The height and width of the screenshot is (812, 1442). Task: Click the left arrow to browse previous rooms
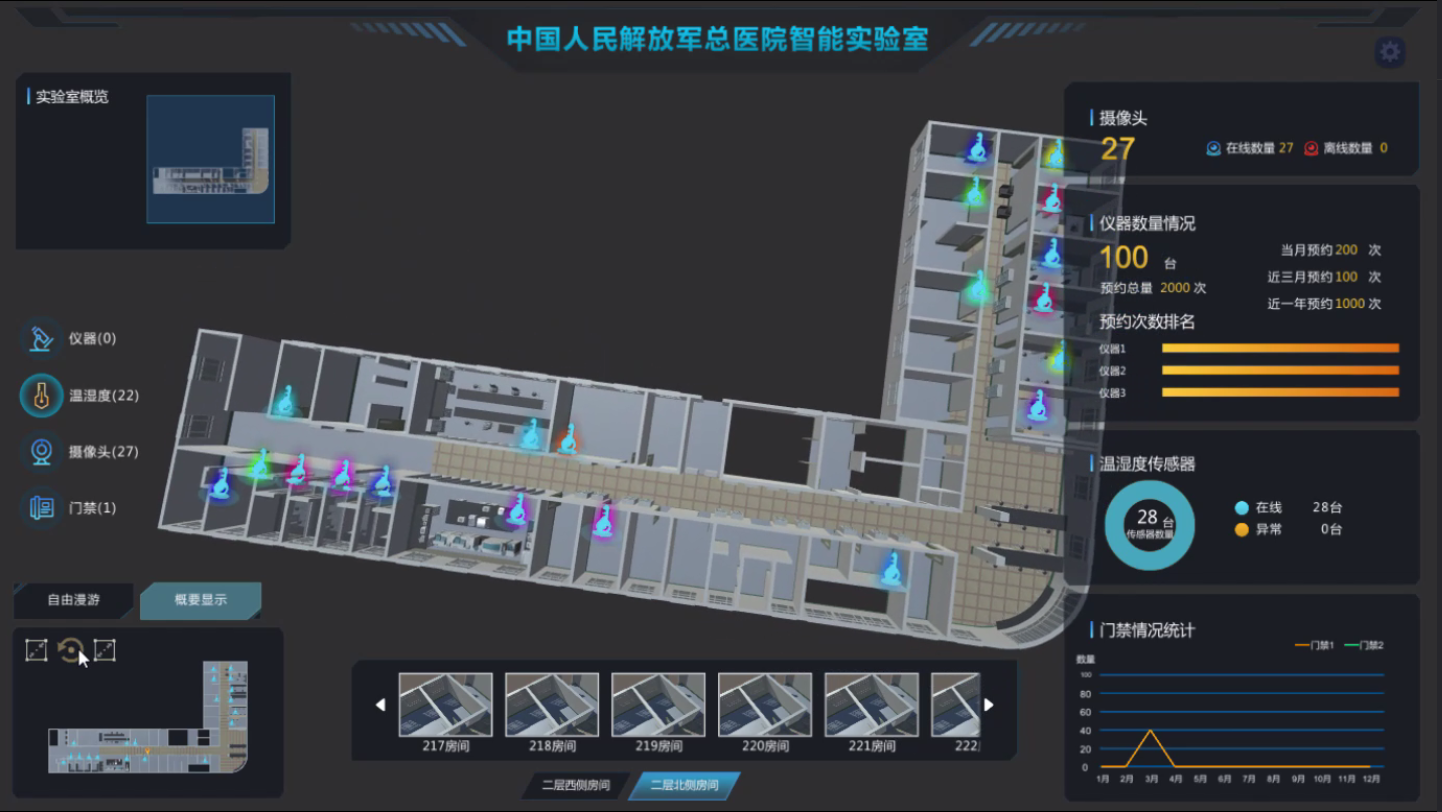(x=381, y=705)
